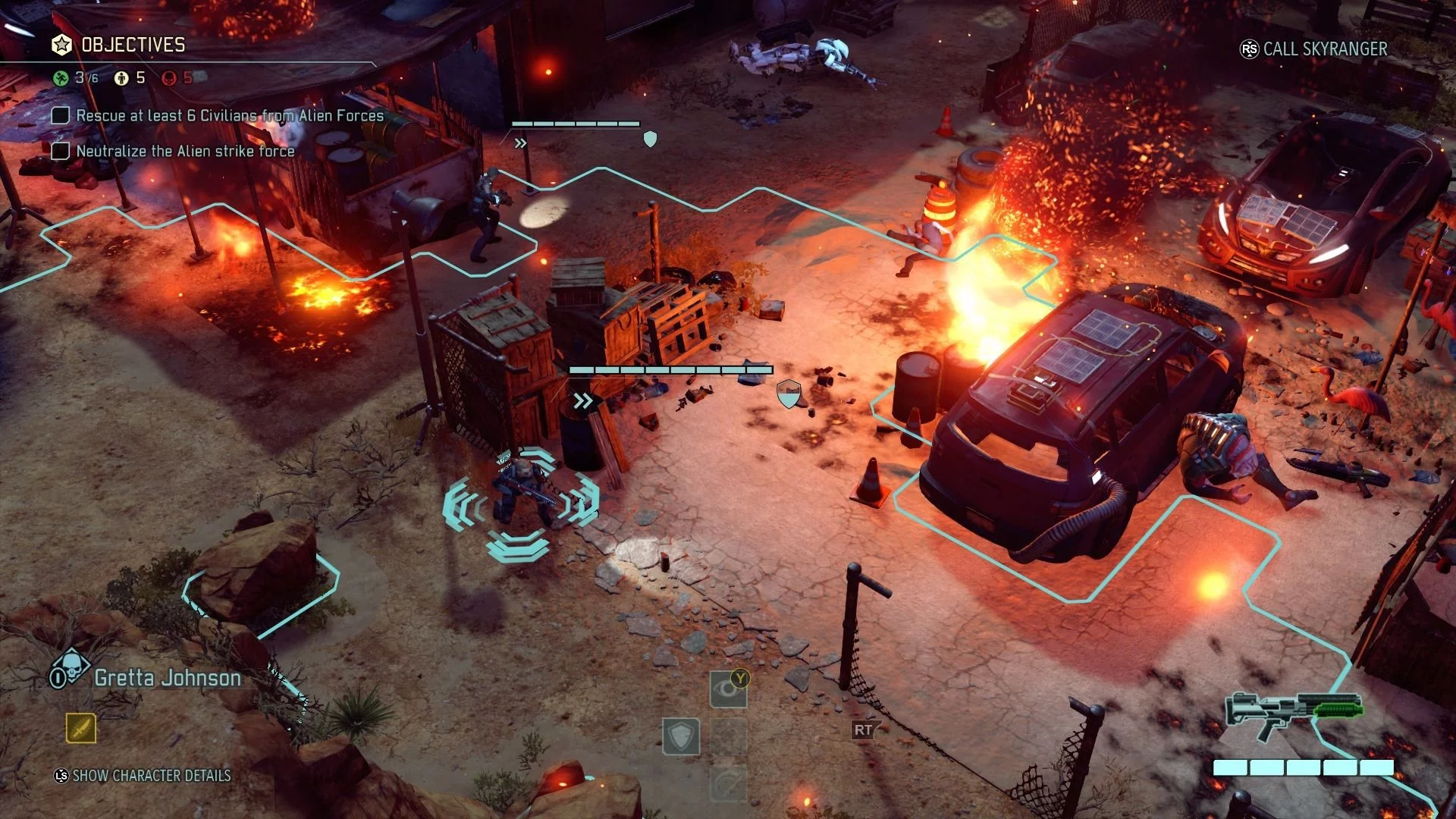Select the yellow blade perk icon
This screenshot has width=1456, height=819.
coord(81,729)
